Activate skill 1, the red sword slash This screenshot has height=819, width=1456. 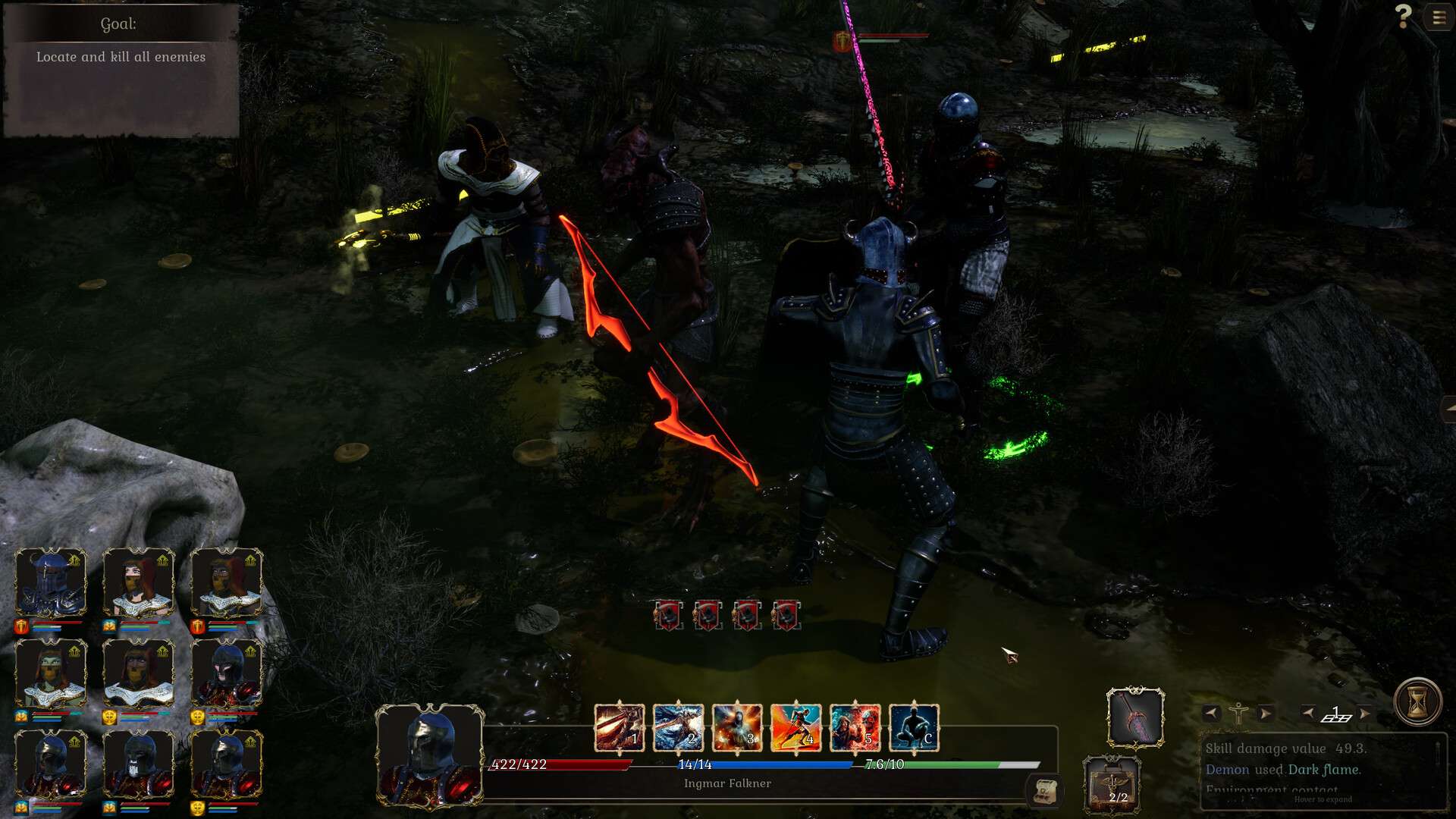620,728
